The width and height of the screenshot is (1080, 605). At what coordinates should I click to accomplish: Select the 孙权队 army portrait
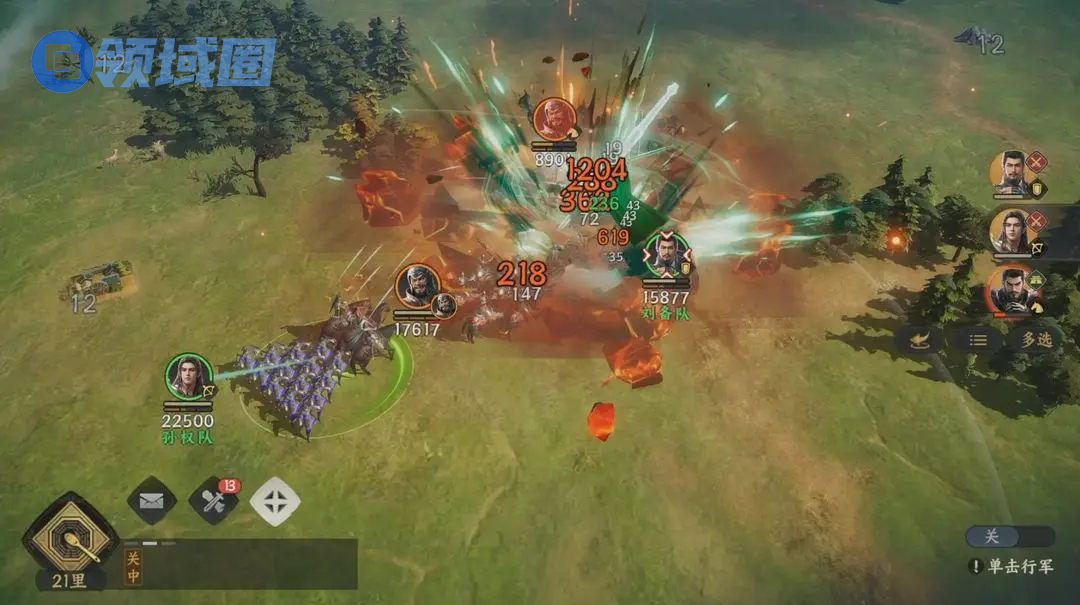pyautogui.click(x=188, y=377)
